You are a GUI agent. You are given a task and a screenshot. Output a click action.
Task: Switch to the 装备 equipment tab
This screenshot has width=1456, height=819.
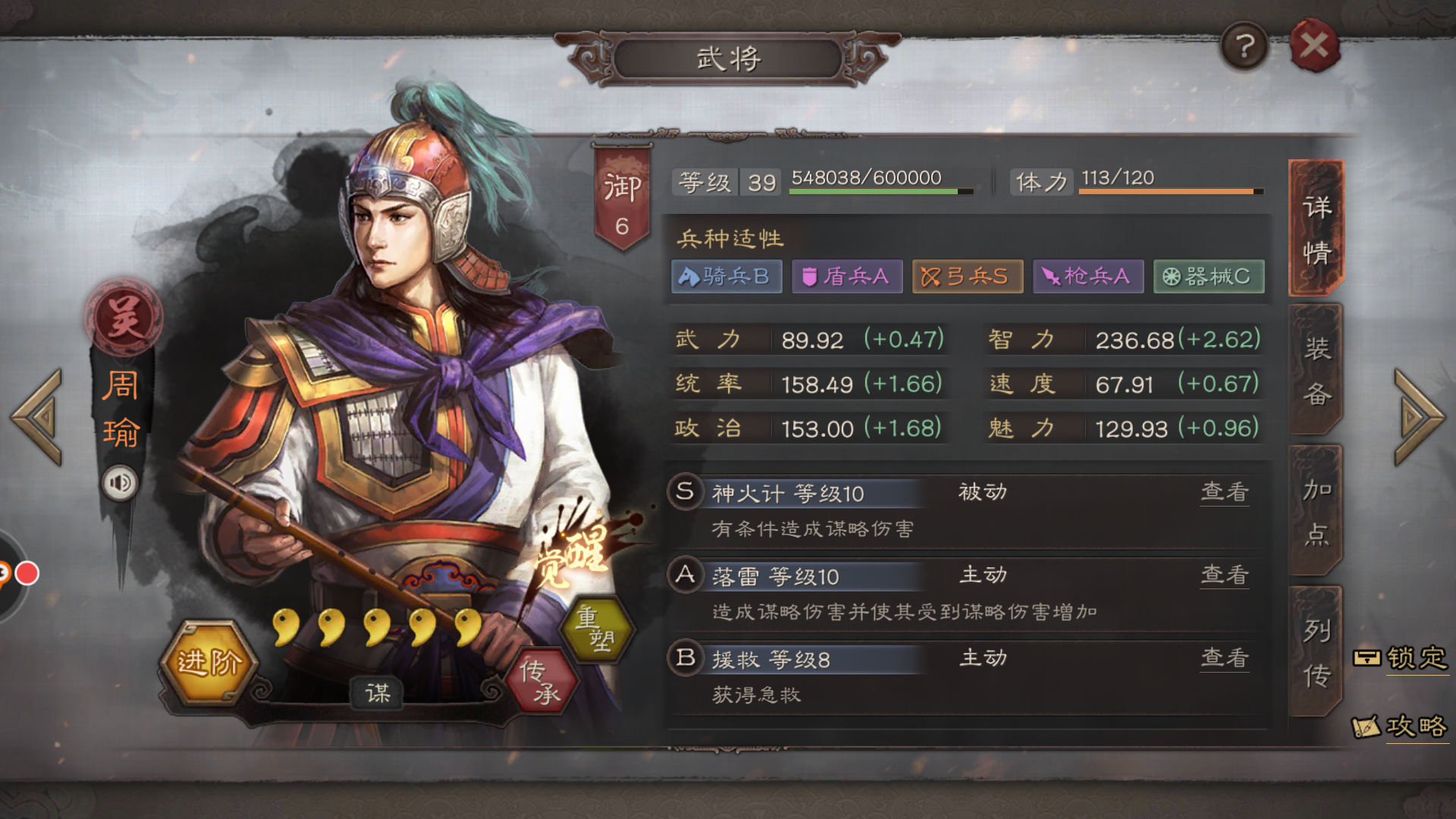point(1316,369)
